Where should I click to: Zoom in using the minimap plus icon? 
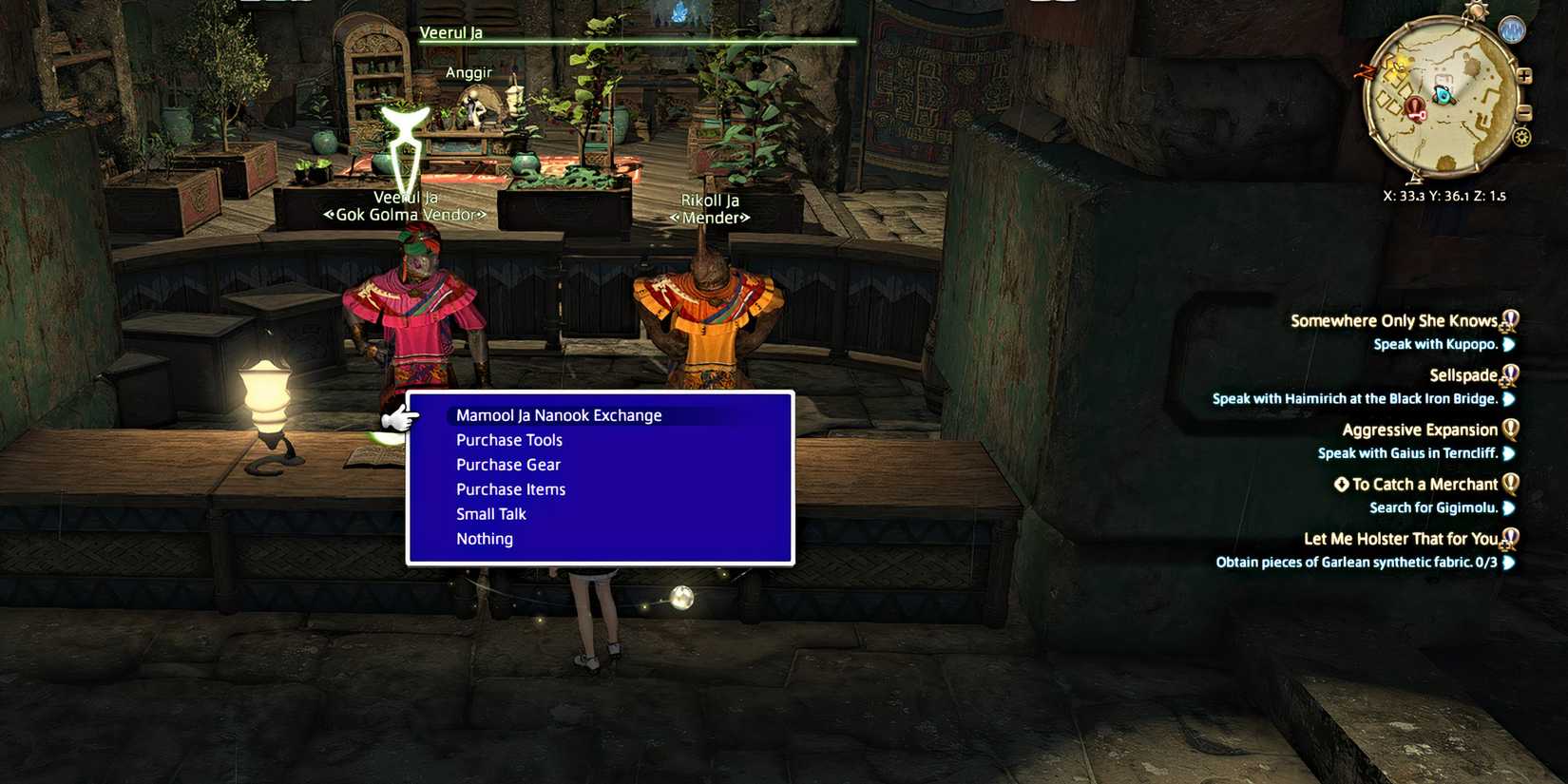[x=1524, y=76]
